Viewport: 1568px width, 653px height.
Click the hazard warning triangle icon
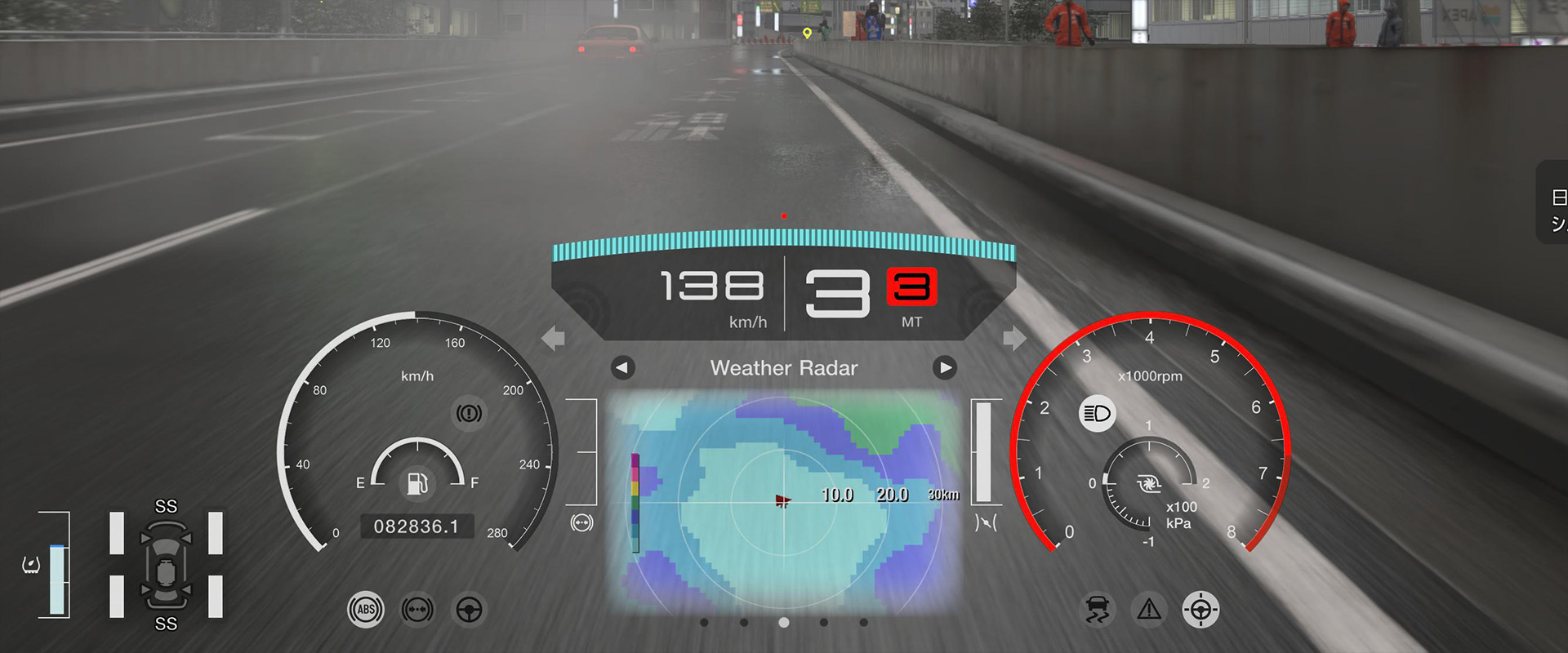[1149, 610]
